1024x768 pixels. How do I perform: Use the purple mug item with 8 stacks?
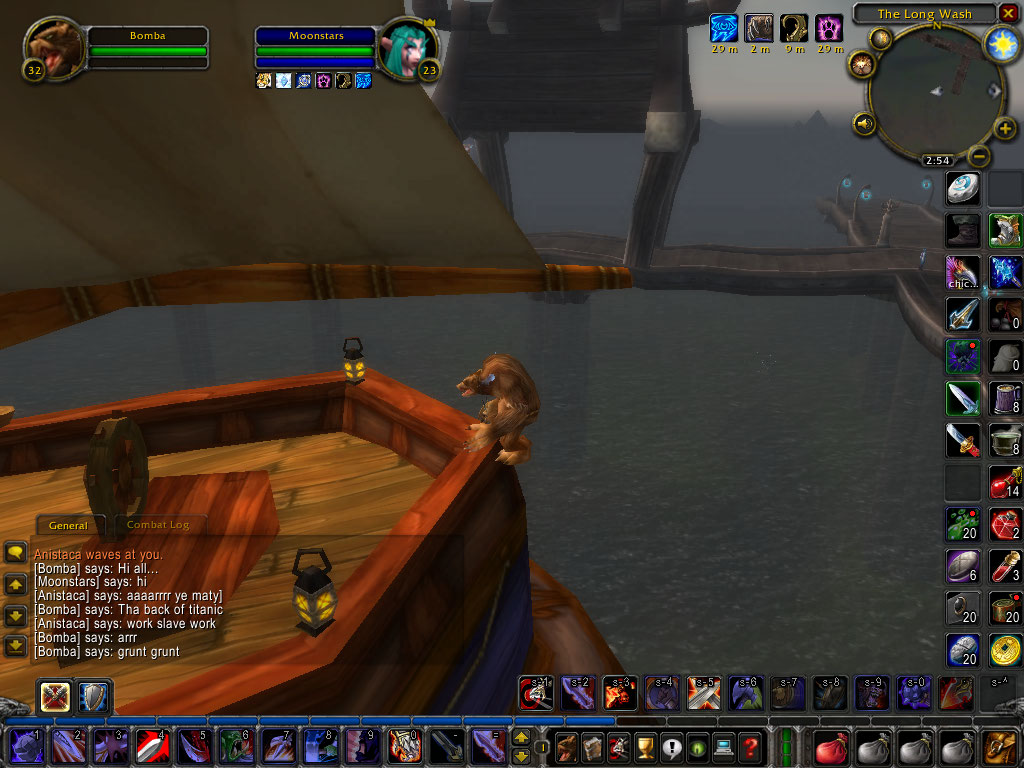coord(1005,398)
